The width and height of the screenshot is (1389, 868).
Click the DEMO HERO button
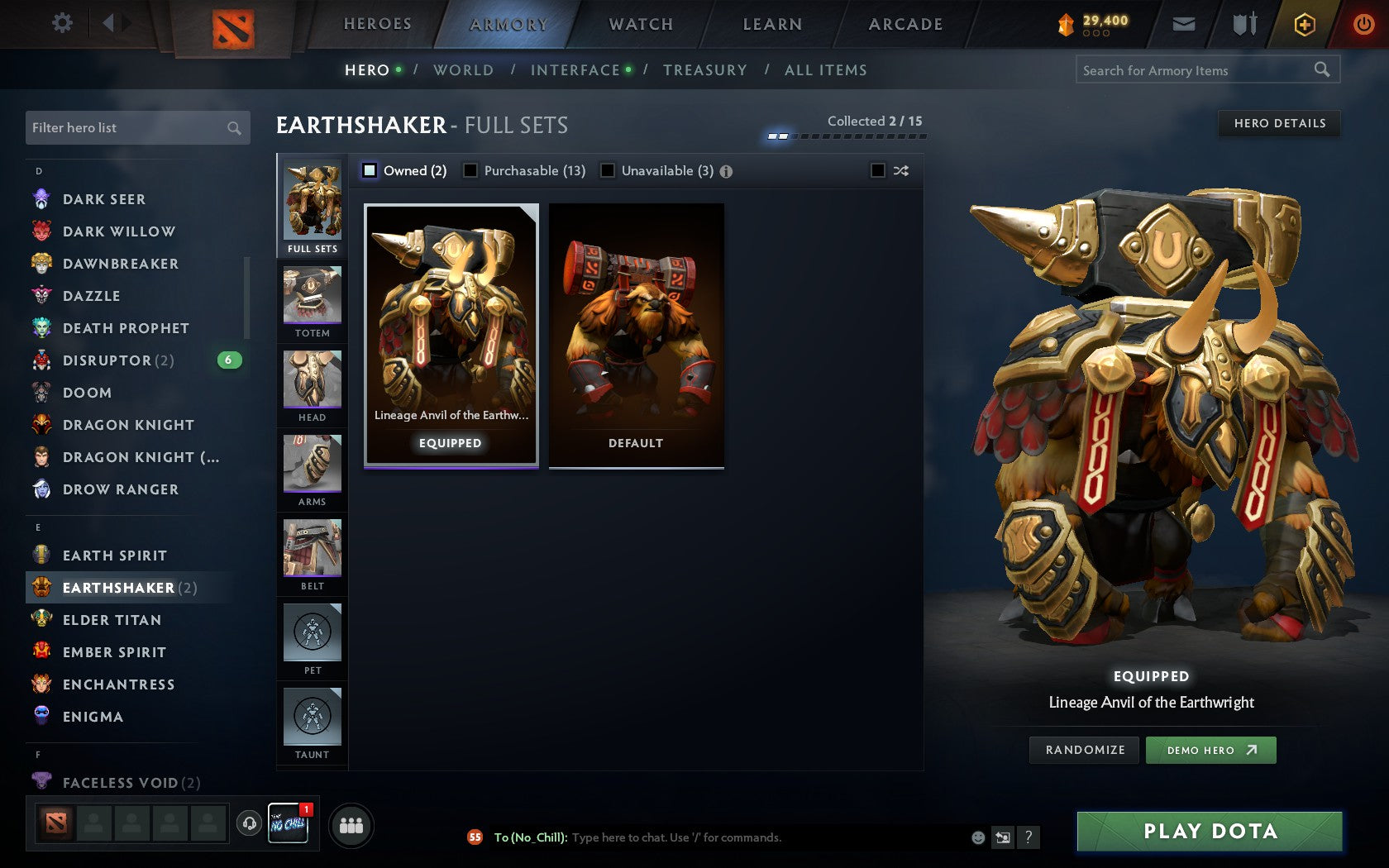tap(1210, 750)
